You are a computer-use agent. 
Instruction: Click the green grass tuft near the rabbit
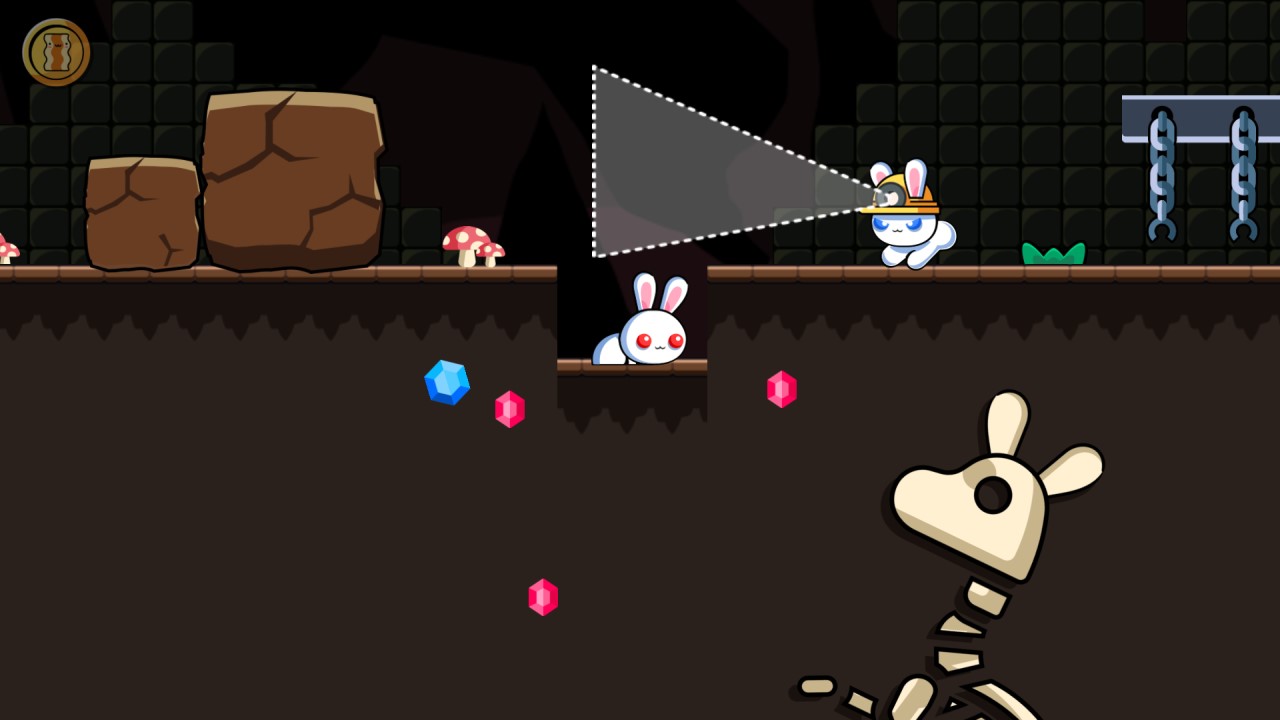1054,253
